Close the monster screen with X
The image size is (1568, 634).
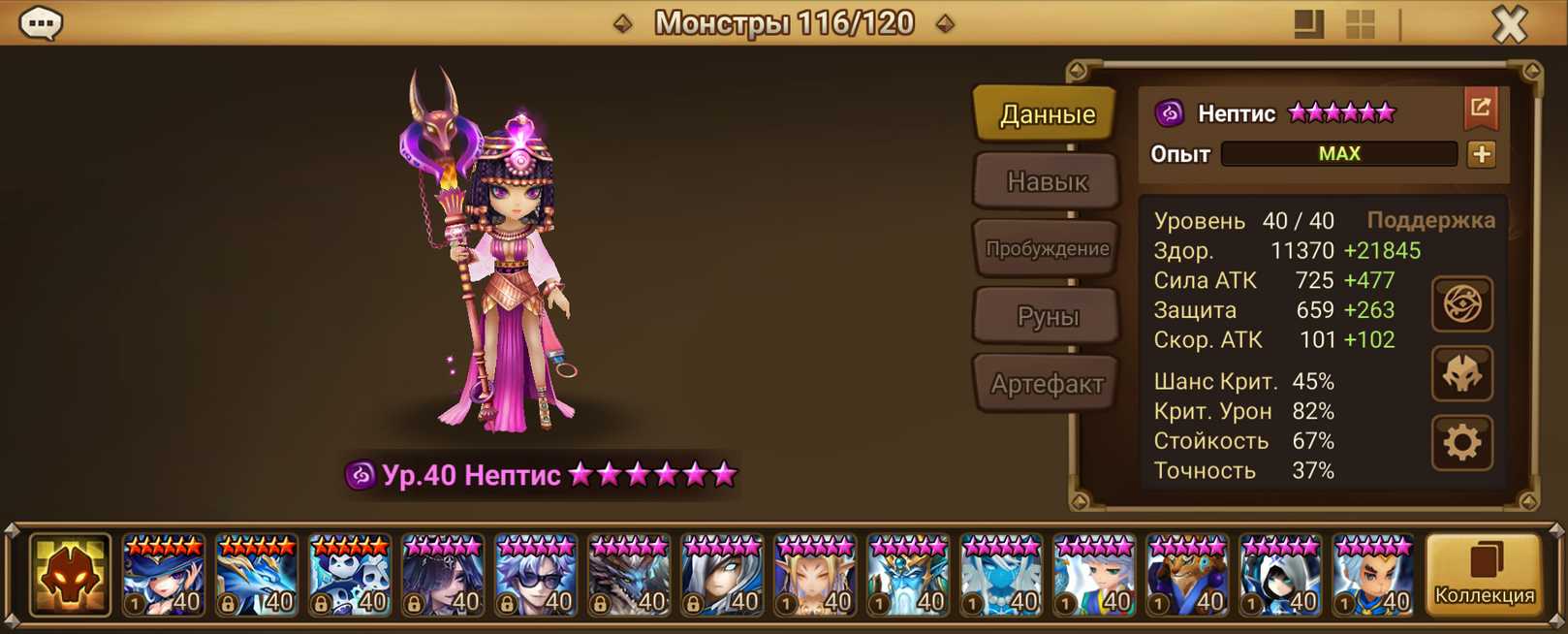(x=1509, y=24)
